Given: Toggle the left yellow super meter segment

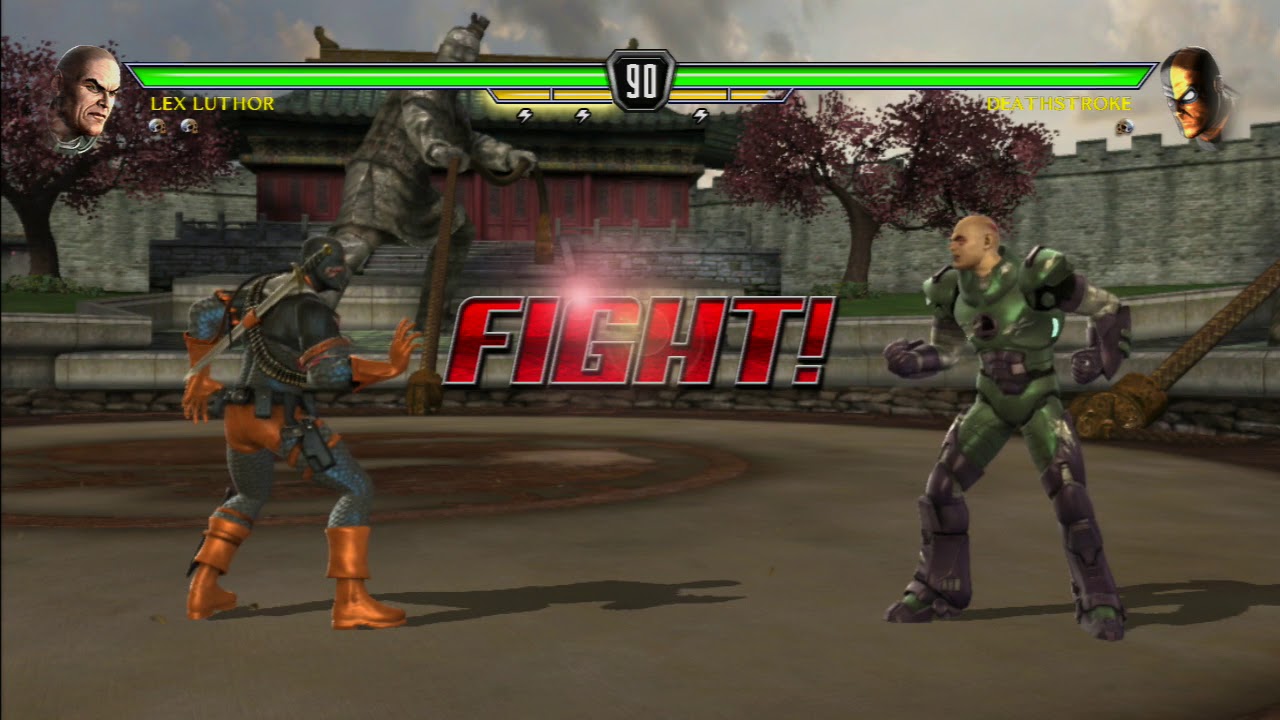Looking at the screenshot, I should point(520,94).
